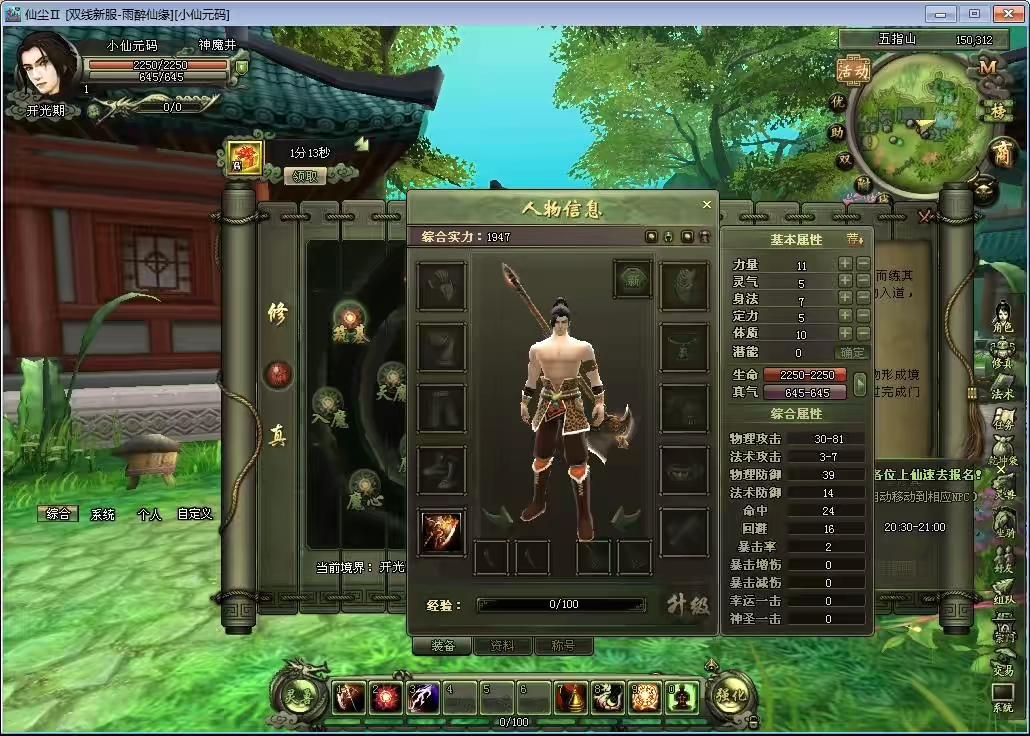Click the 升级 level-up button
Image resolution: width=1030 pixels, height=736 pixels.
pos(688,604)
